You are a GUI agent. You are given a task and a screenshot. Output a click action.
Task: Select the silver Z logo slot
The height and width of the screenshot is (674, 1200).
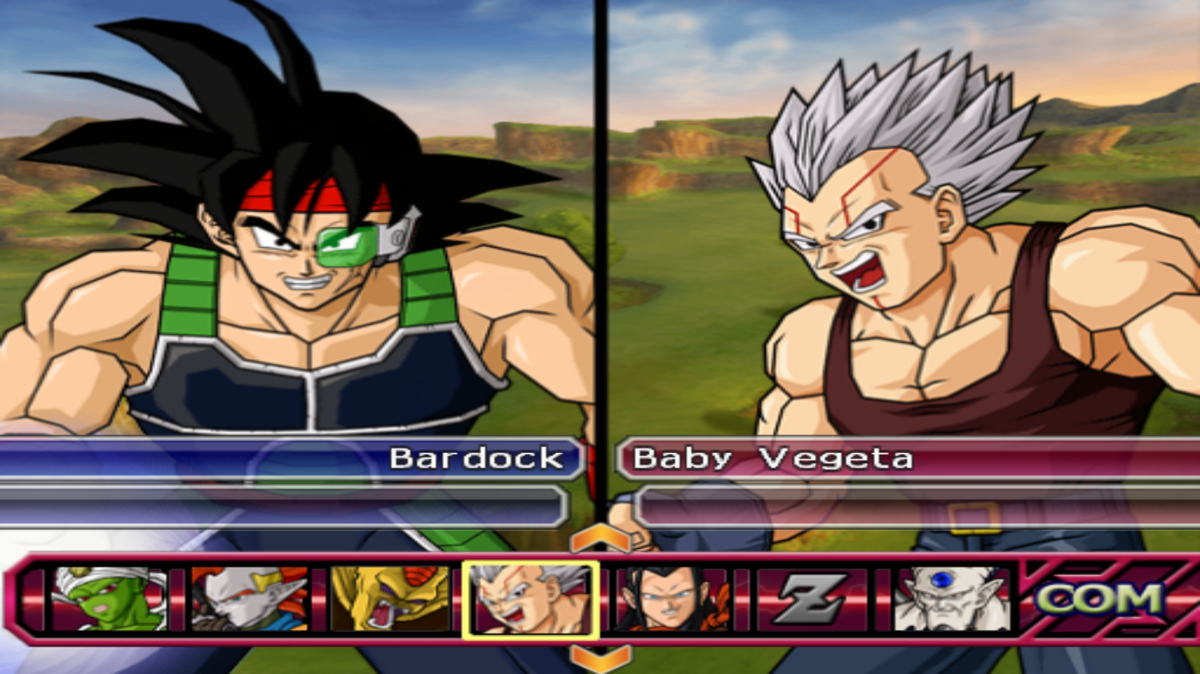tap(811, 599)
